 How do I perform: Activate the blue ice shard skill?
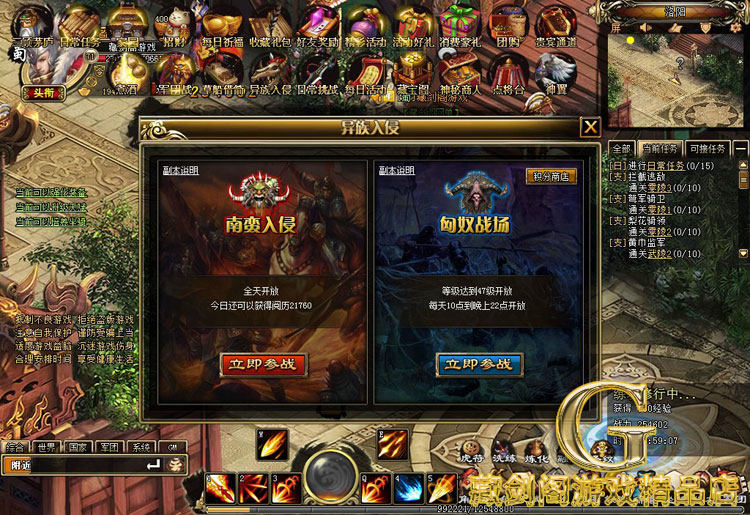coord(407,489)
